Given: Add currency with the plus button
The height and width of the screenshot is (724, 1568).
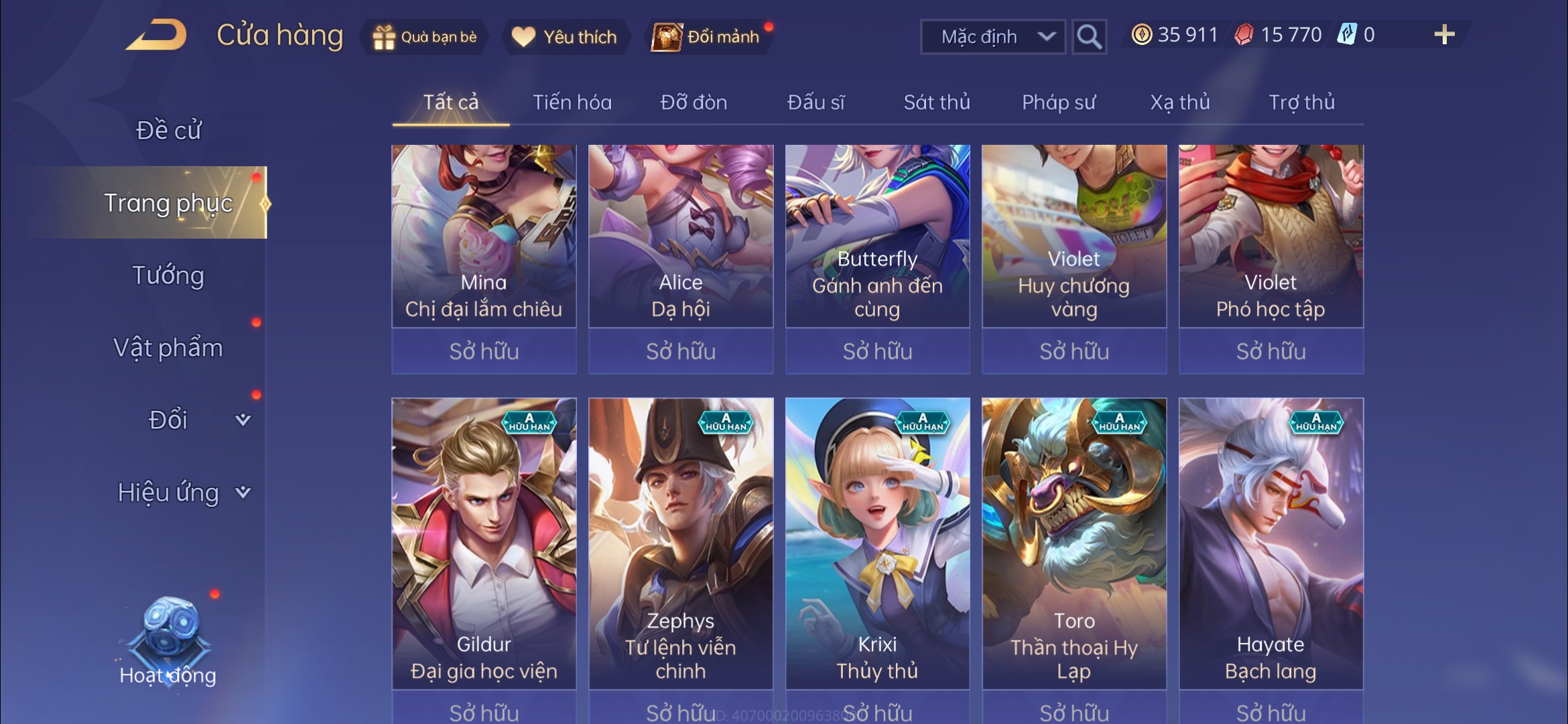Looking at the screenshot, I should (1444, 35).
